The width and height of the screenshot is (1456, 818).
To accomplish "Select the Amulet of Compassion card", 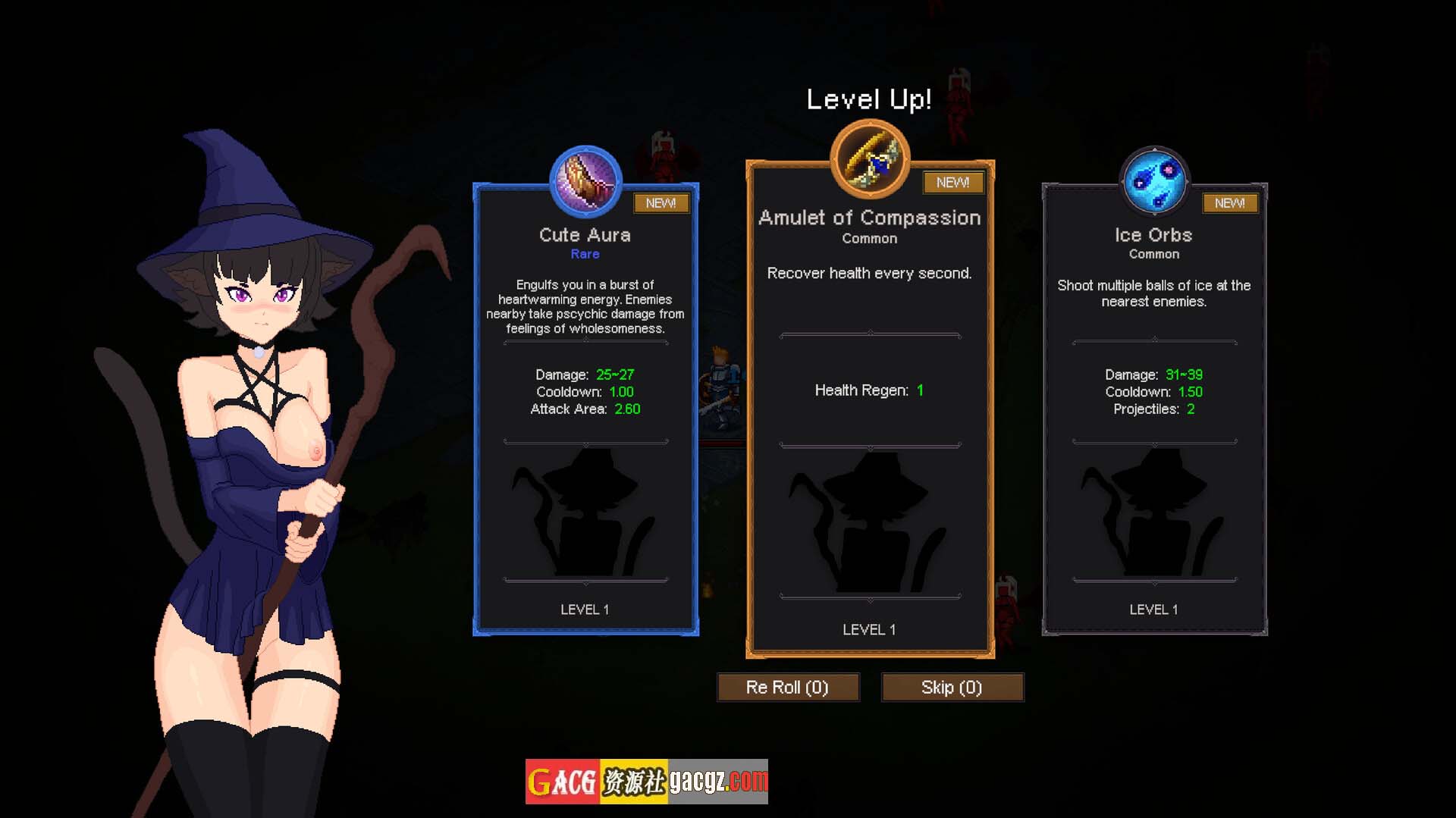I will 870,409.
